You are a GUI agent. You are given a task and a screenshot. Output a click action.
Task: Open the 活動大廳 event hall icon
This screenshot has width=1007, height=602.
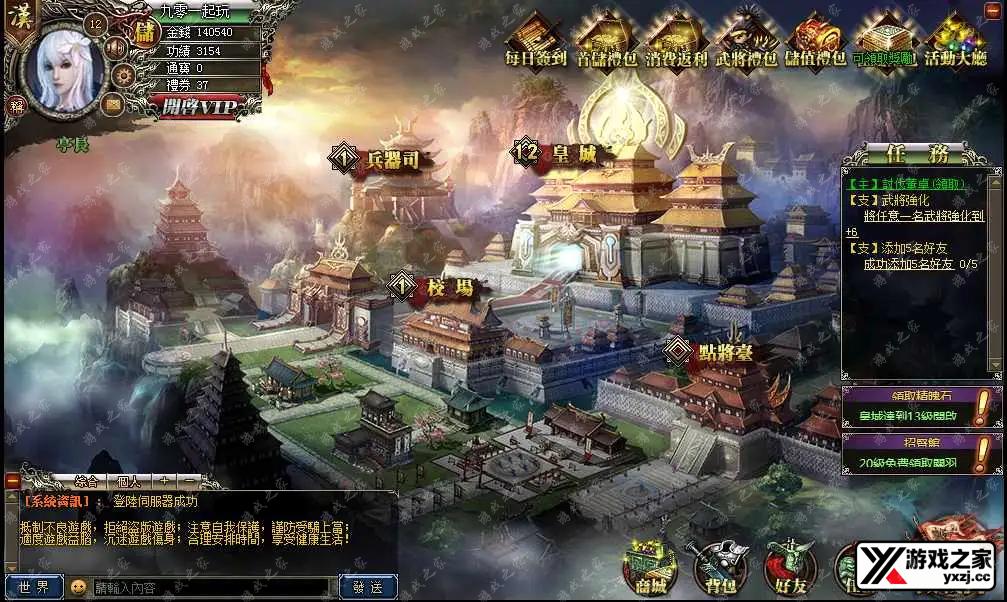click(955, 39)
